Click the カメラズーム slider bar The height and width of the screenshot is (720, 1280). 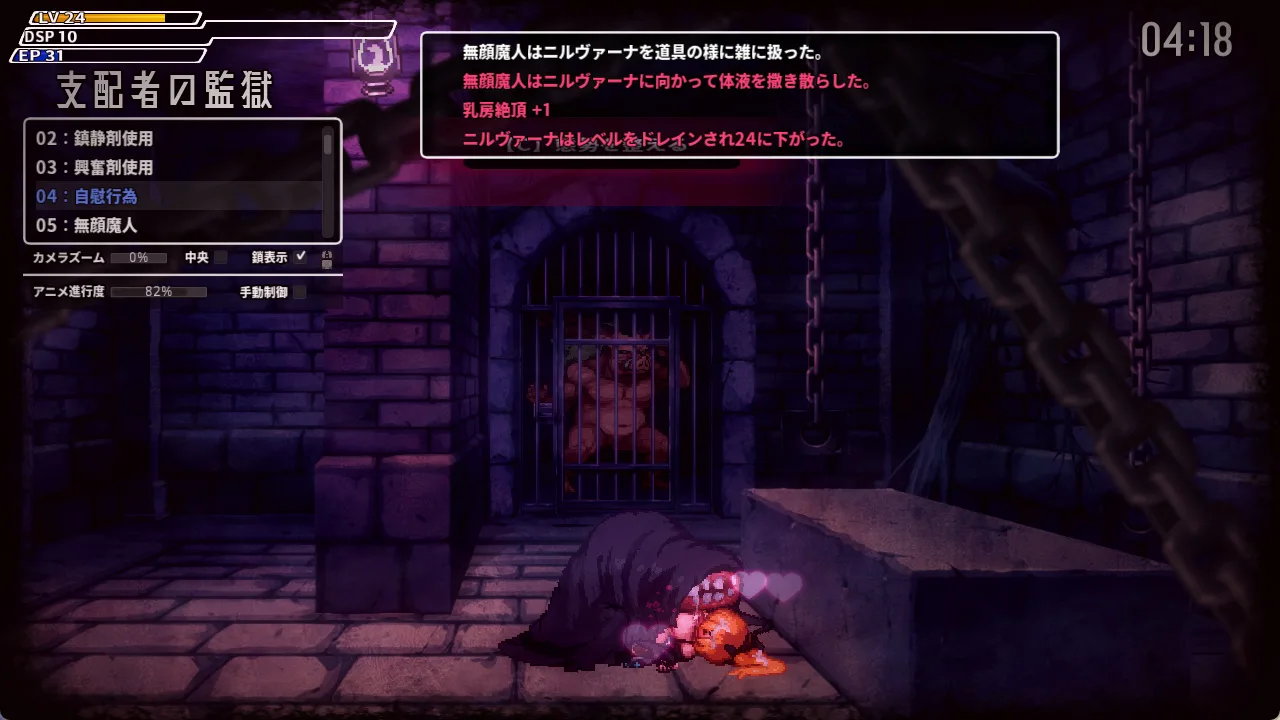[139, 258]
